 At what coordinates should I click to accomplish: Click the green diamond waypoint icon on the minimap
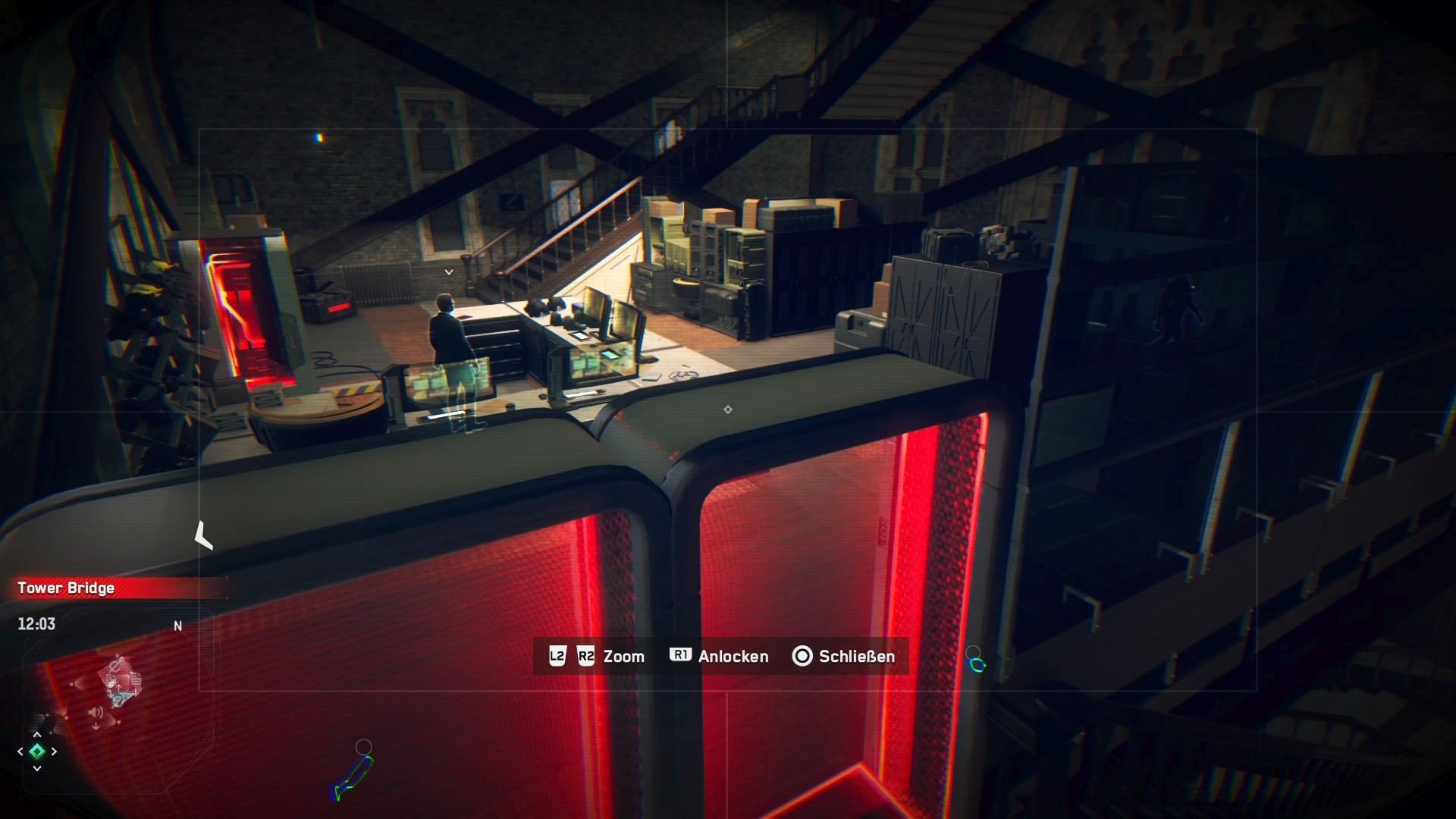pos(36,752)
